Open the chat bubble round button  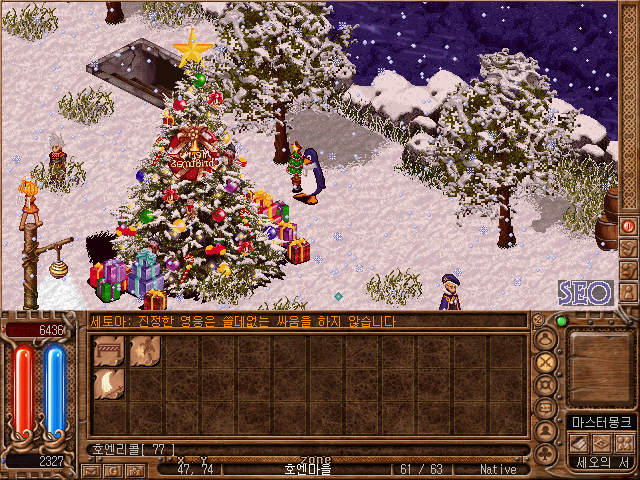pos(545,409)
